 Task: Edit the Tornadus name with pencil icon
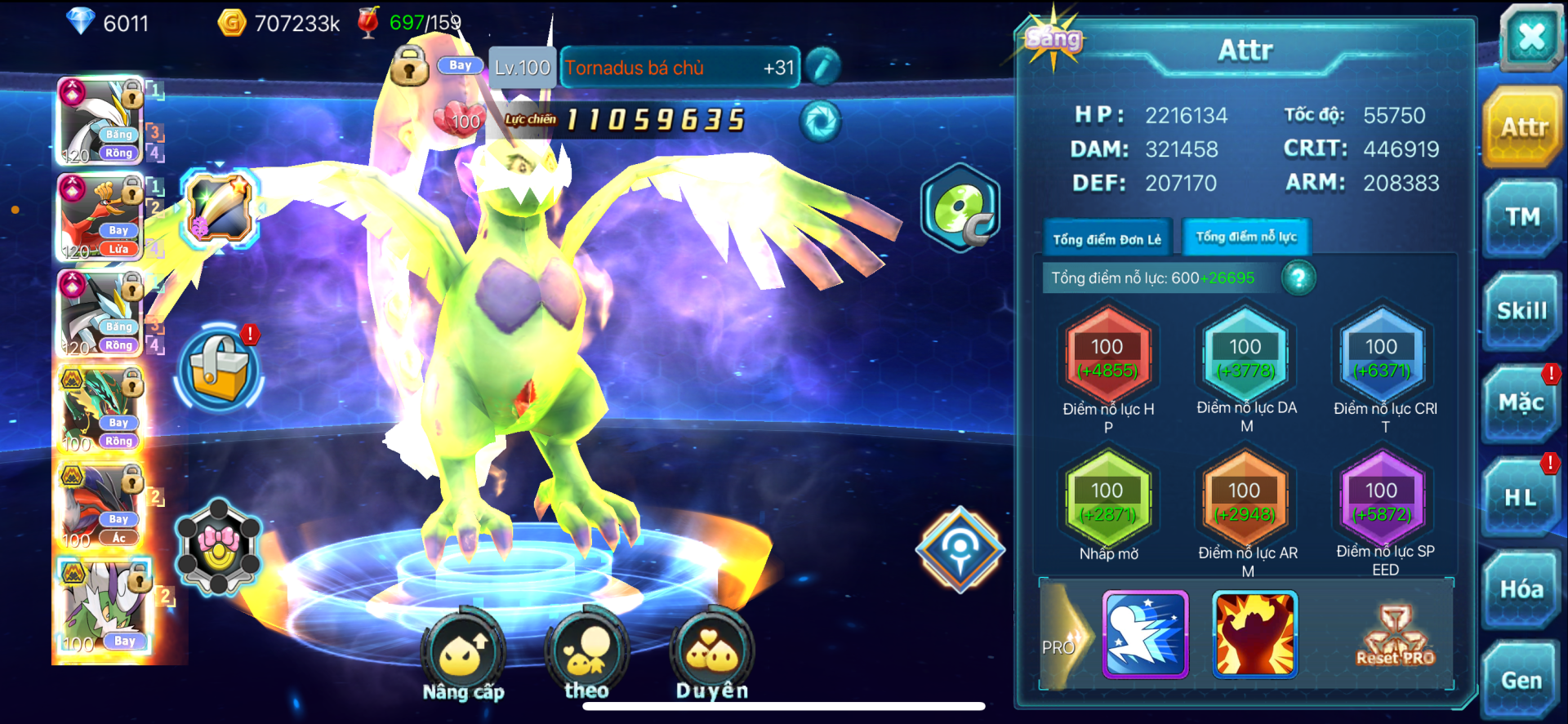click(822, 67)
